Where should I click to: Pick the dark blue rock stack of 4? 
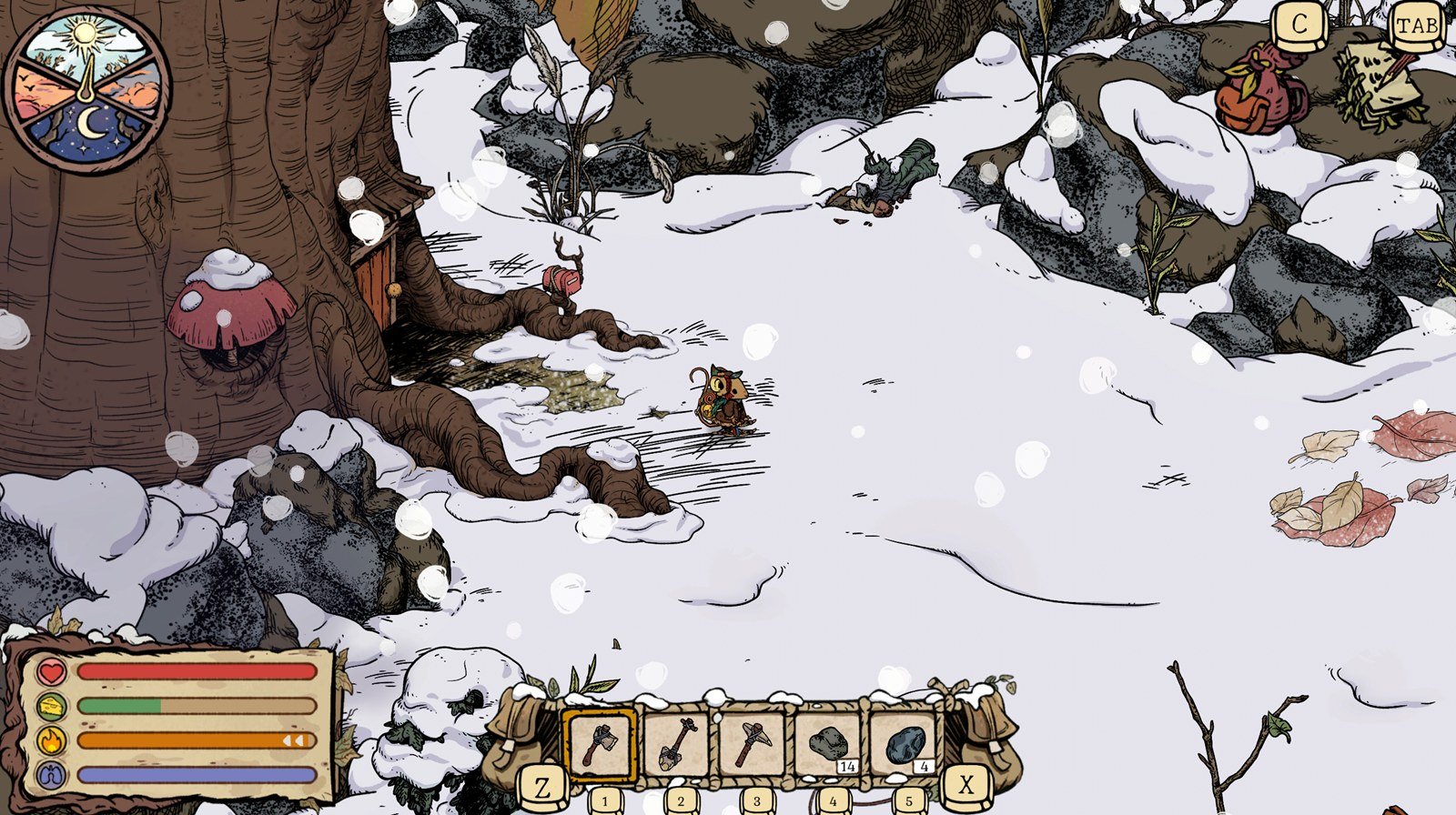(905, 743)
